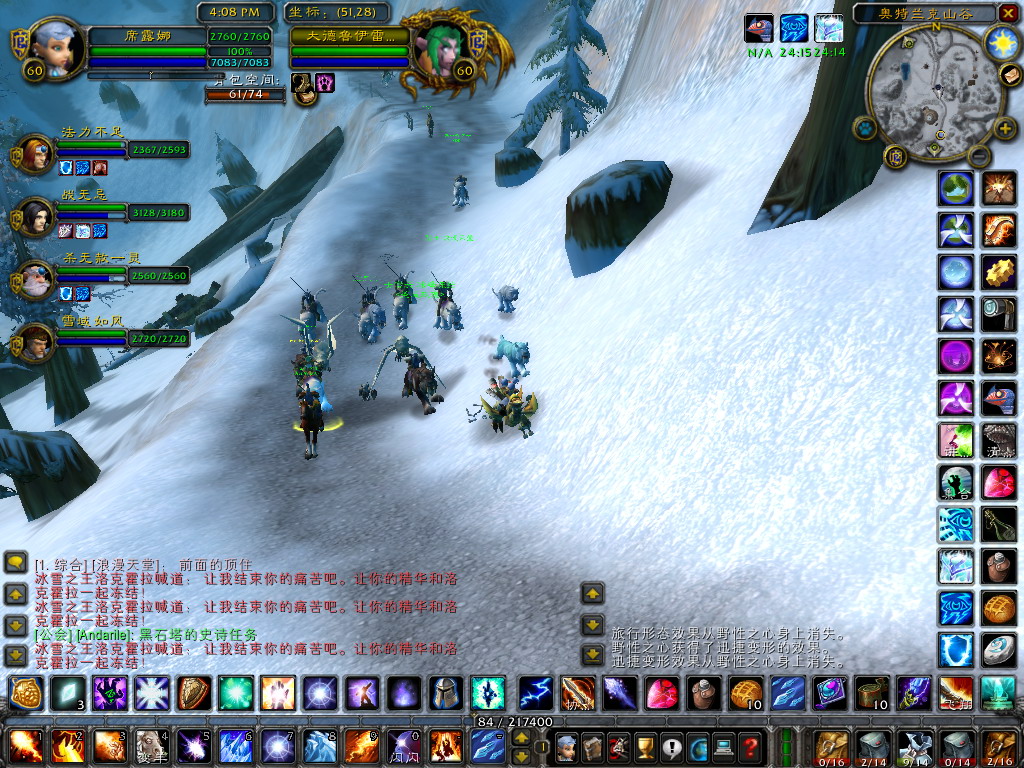
Task: Open the chat speech bubble menu
Action: tap(15, 563)
